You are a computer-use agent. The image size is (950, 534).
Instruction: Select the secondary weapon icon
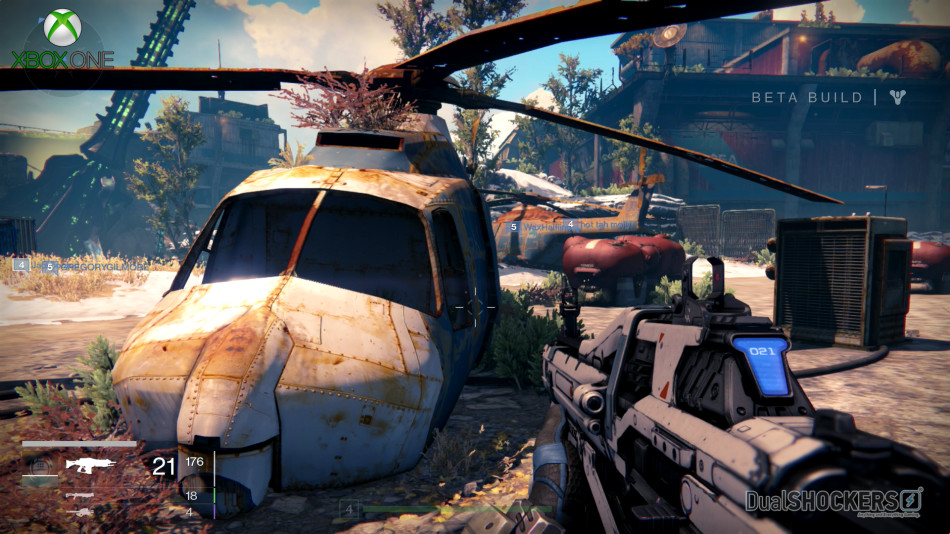[x=79, y=495]
